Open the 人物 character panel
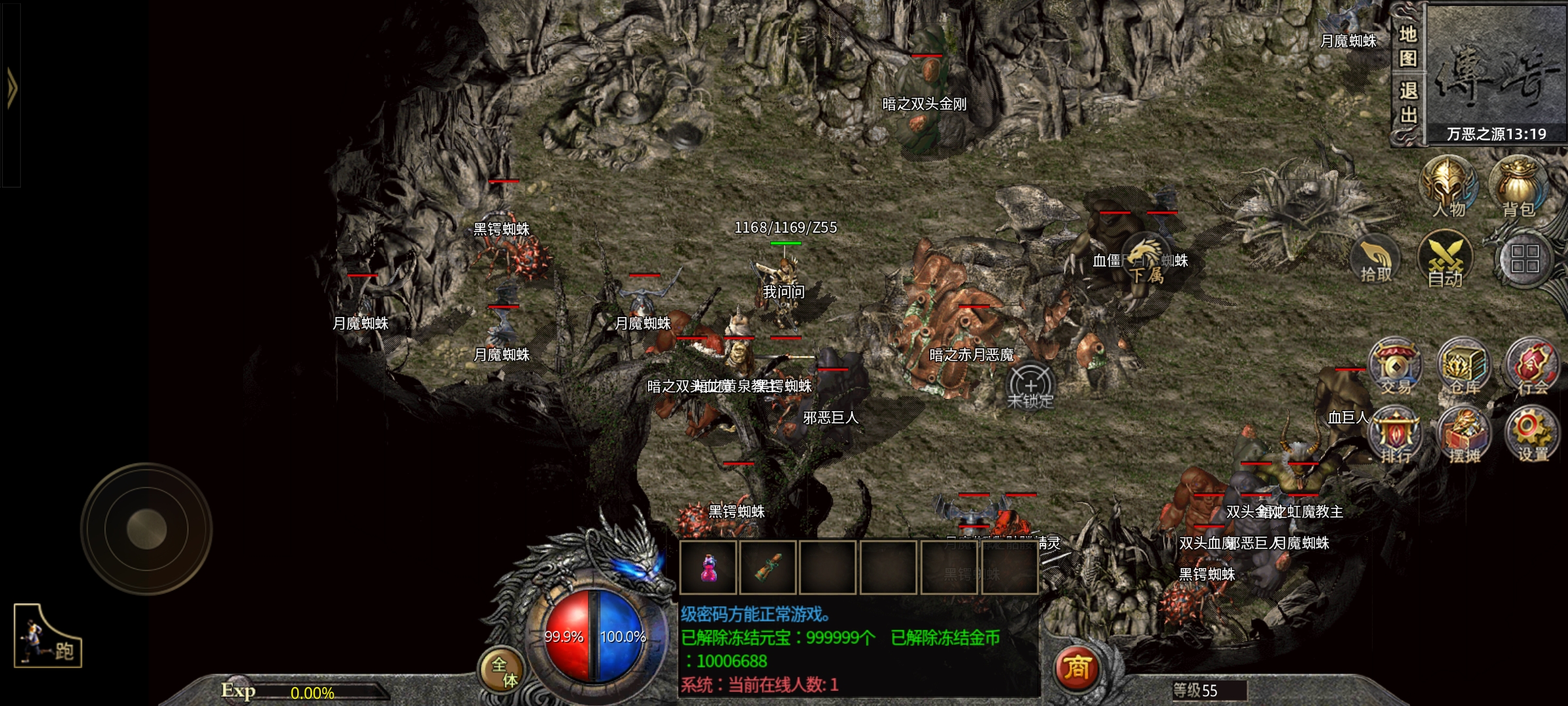Screen dimensions: 1568x706 tap(1448, 186)
